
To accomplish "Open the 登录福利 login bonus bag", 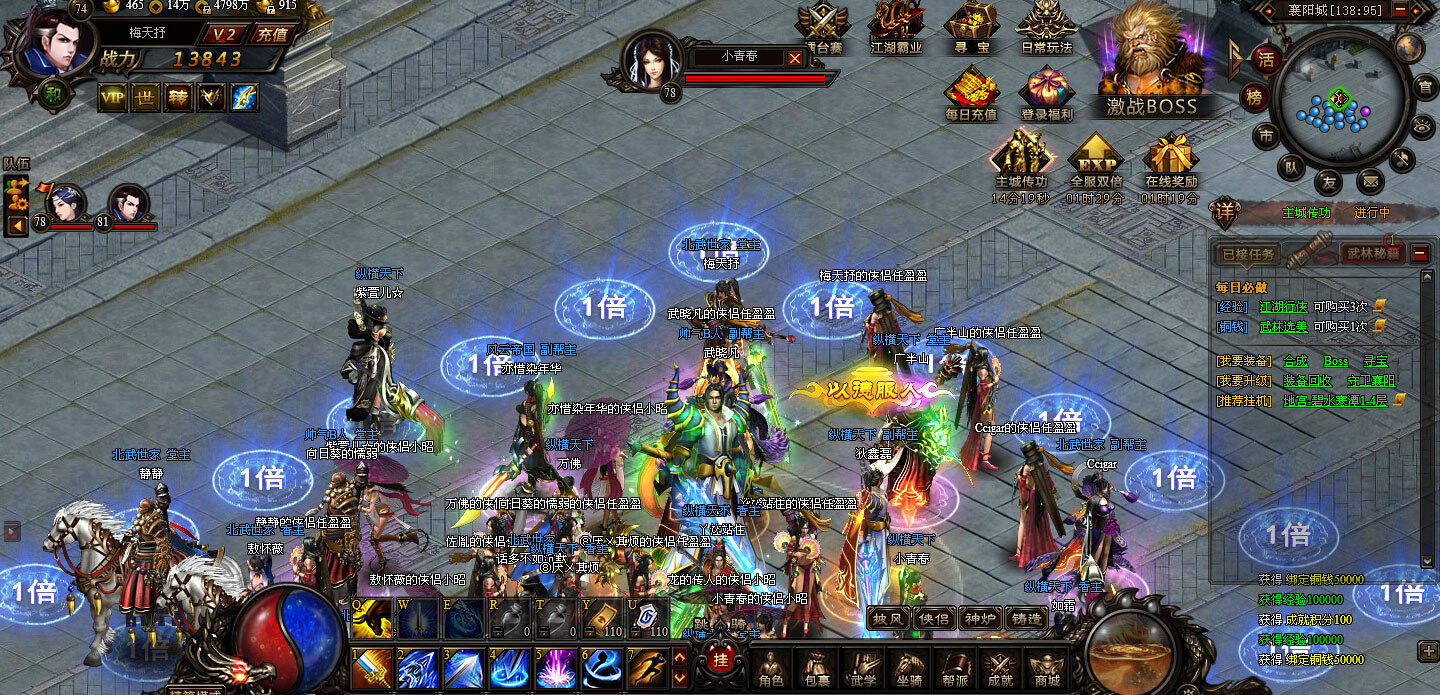I will (x=1046, y=95).
